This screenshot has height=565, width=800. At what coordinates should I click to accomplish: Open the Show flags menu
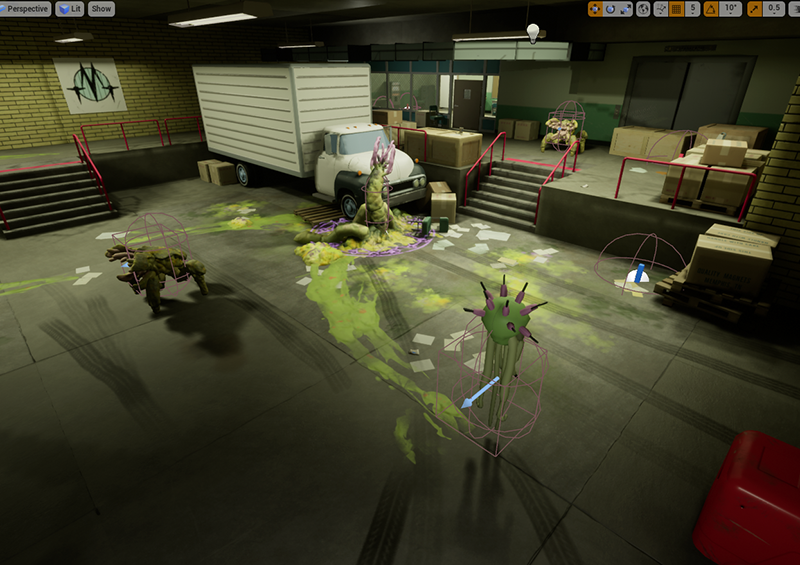click(101, 9)
